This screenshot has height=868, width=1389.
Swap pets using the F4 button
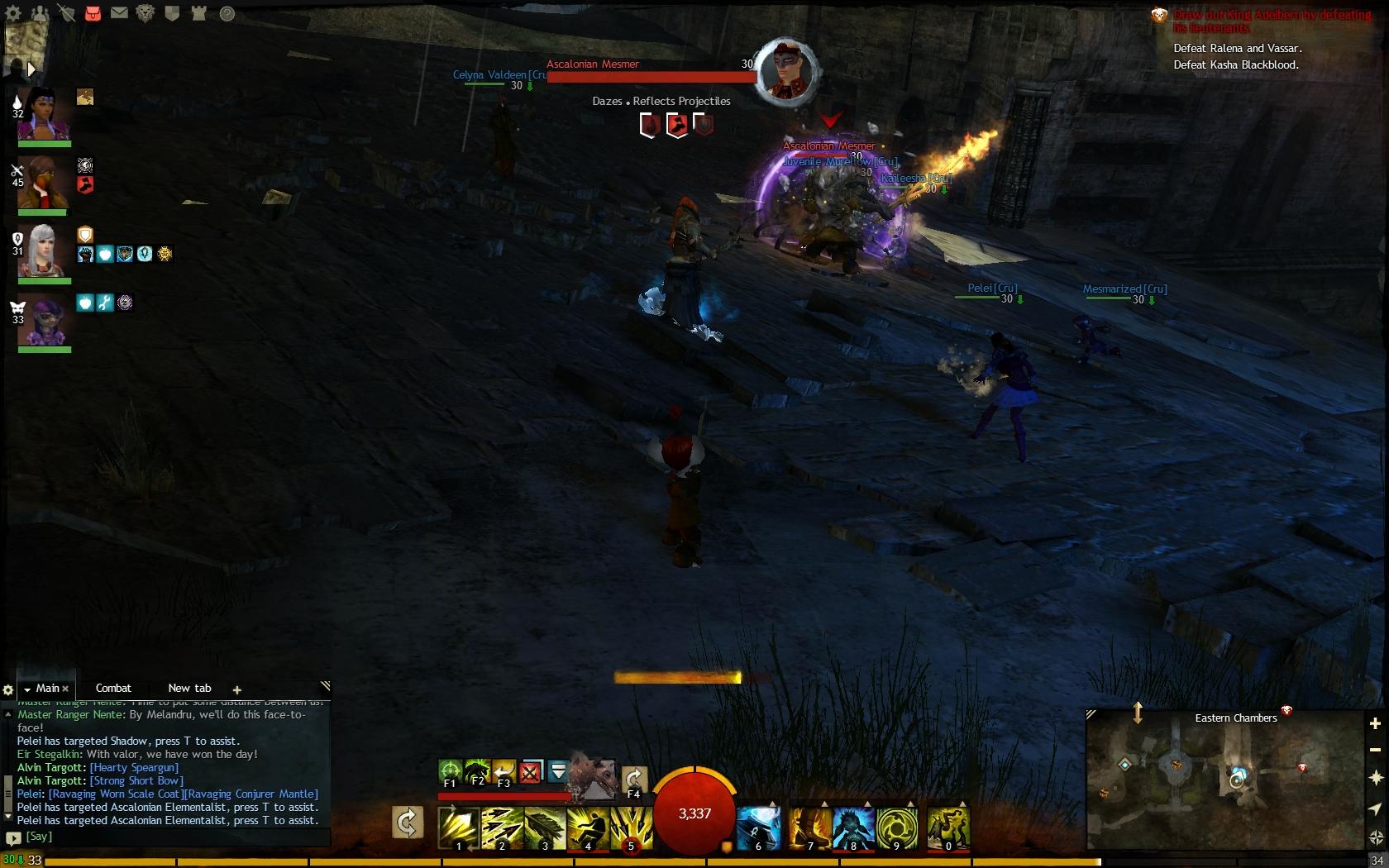tap(633, 779)
